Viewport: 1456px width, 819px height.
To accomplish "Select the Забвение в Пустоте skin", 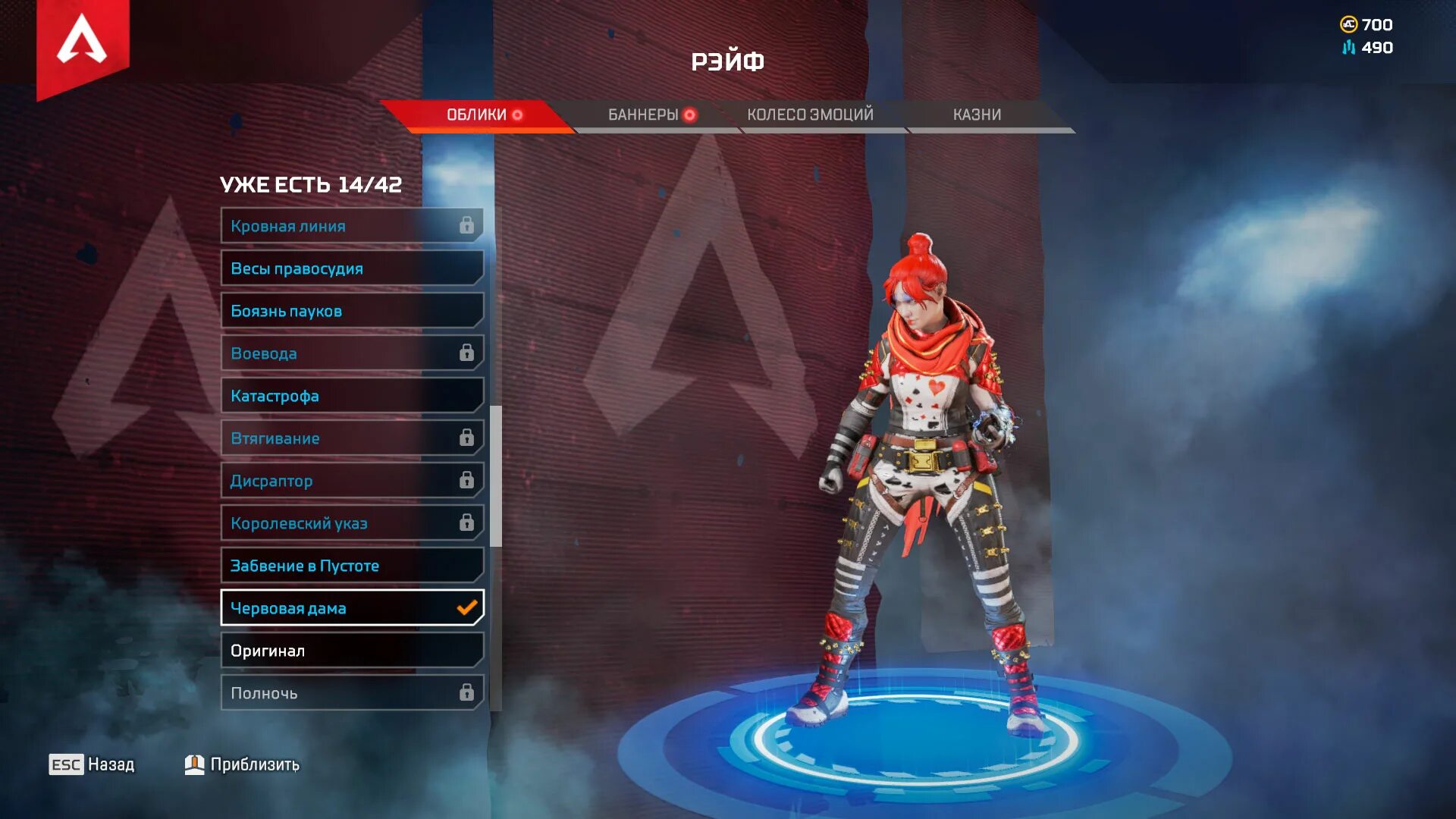I will point(352,566).
